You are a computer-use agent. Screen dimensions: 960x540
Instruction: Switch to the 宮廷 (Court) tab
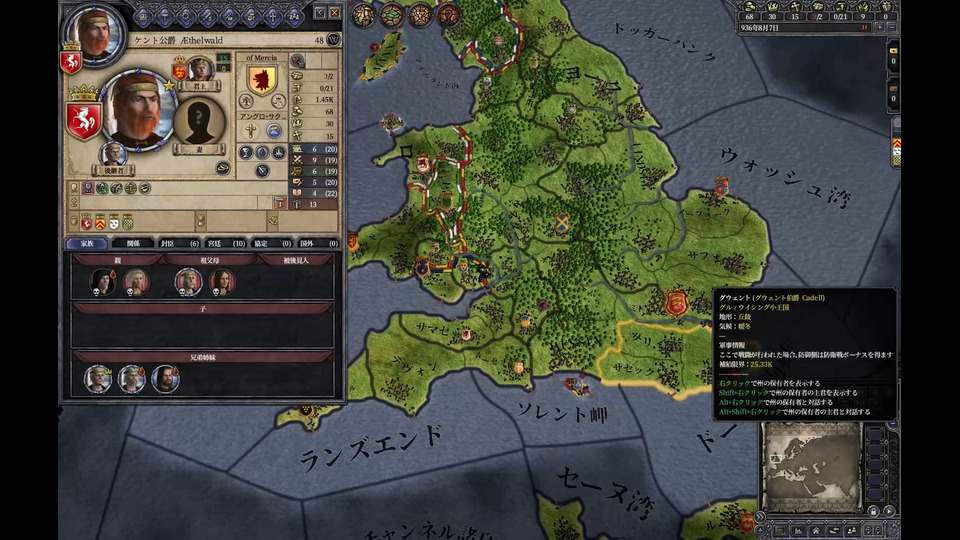(227, 243)
